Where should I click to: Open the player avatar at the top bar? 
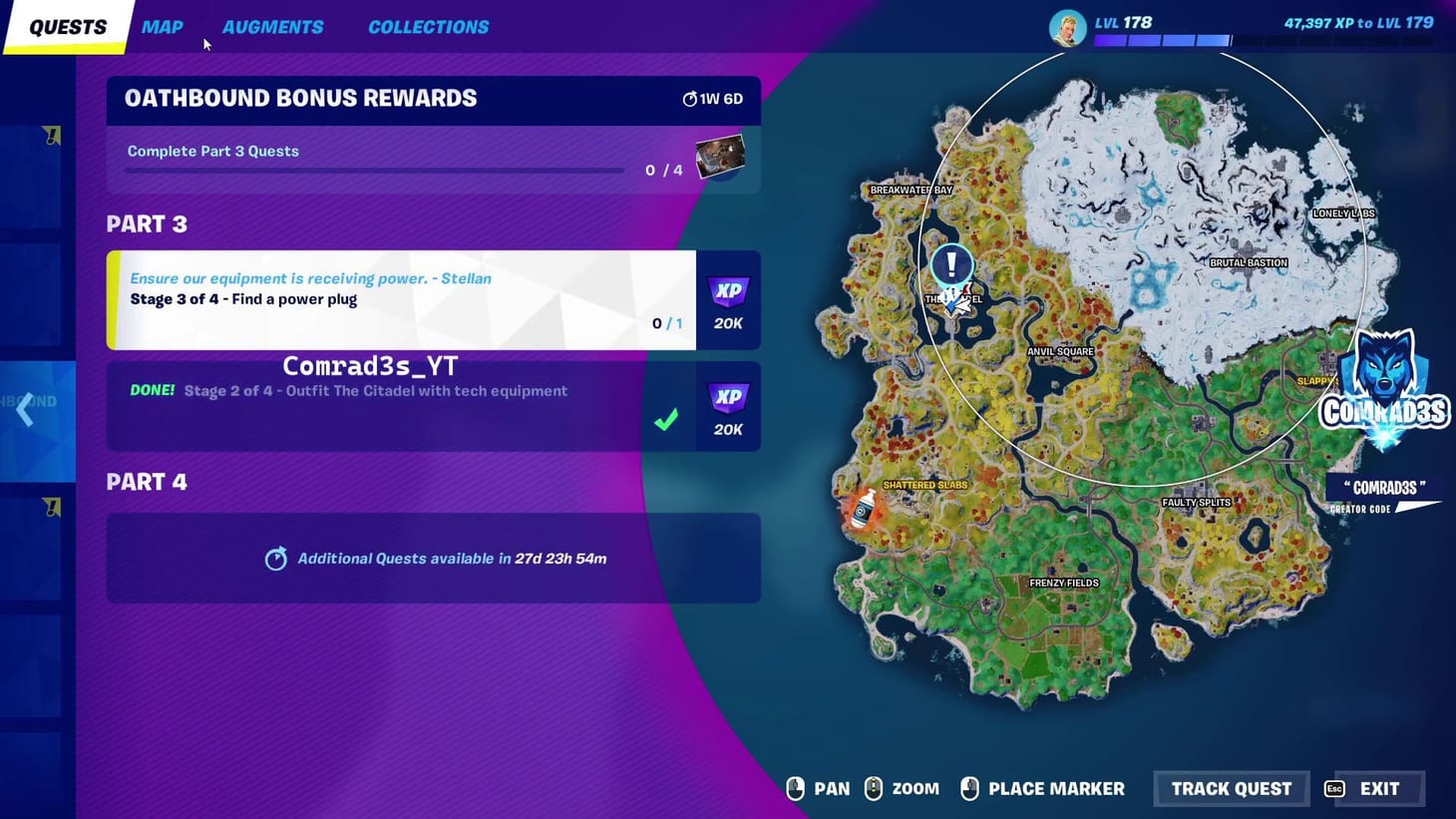click(1067, 27)
